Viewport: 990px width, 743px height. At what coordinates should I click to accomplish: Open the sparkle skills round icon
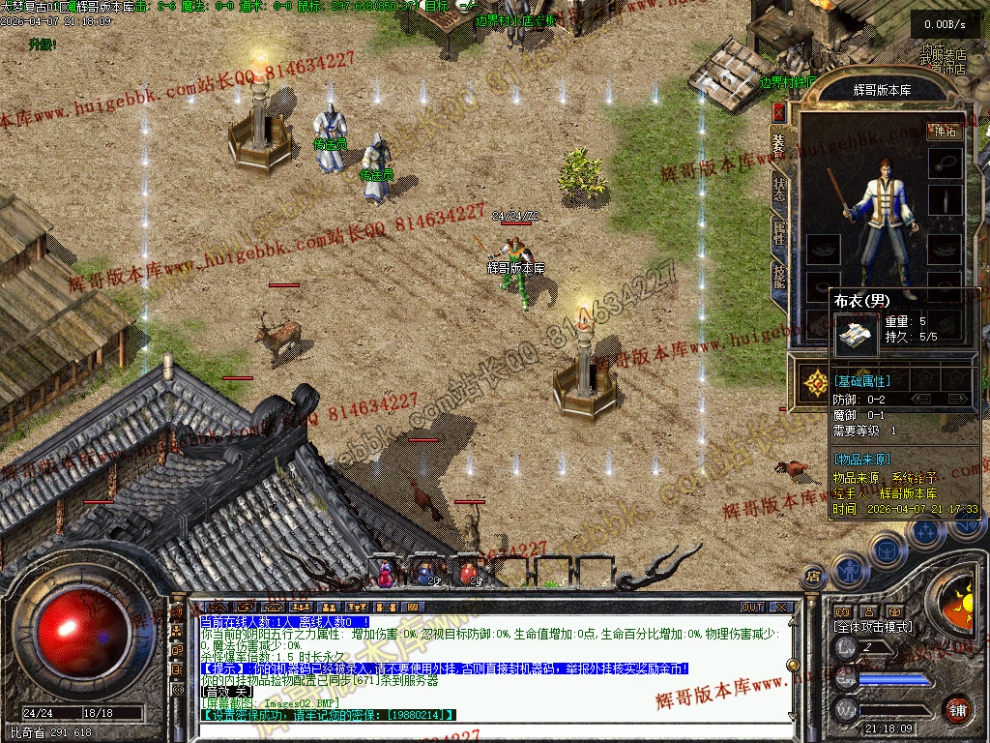coord(925,531)
